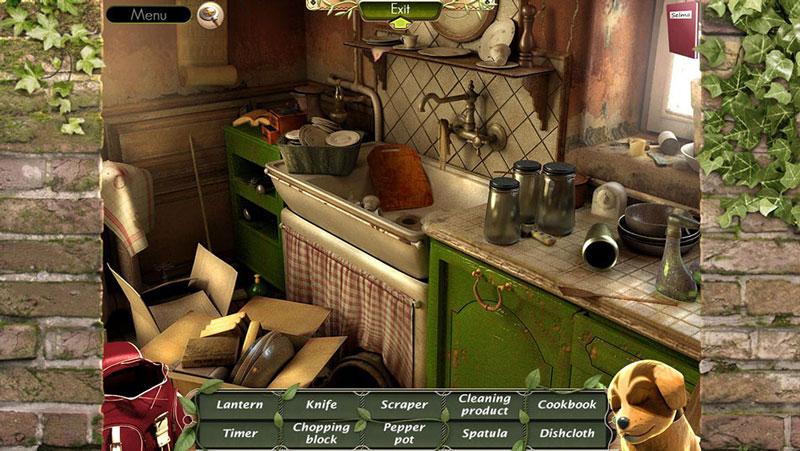Choose the Dishcloth list entry

click(567, 434)
